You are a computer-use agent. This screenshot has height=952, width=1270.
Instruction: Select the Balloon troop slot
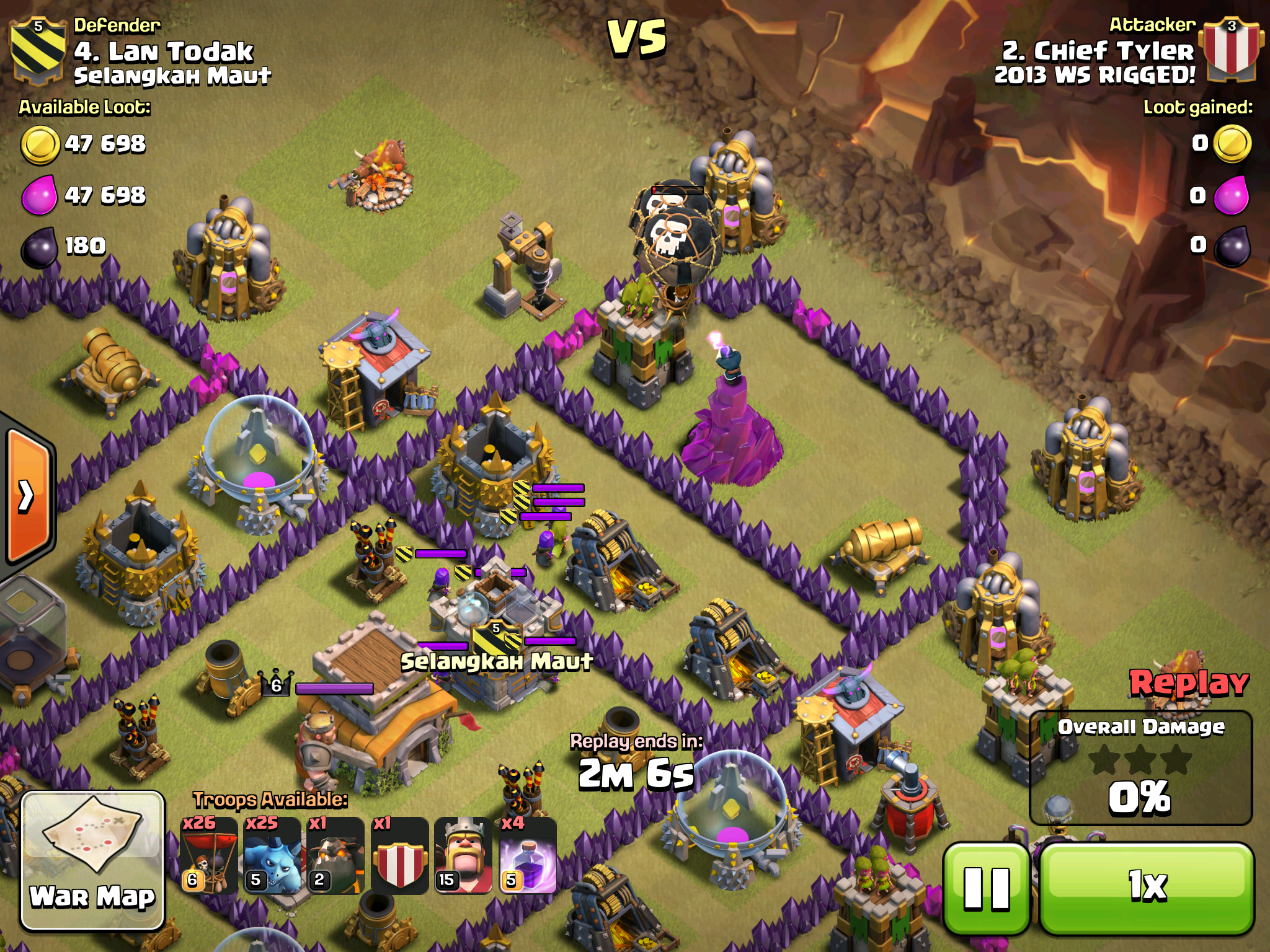tap(209, 855)
